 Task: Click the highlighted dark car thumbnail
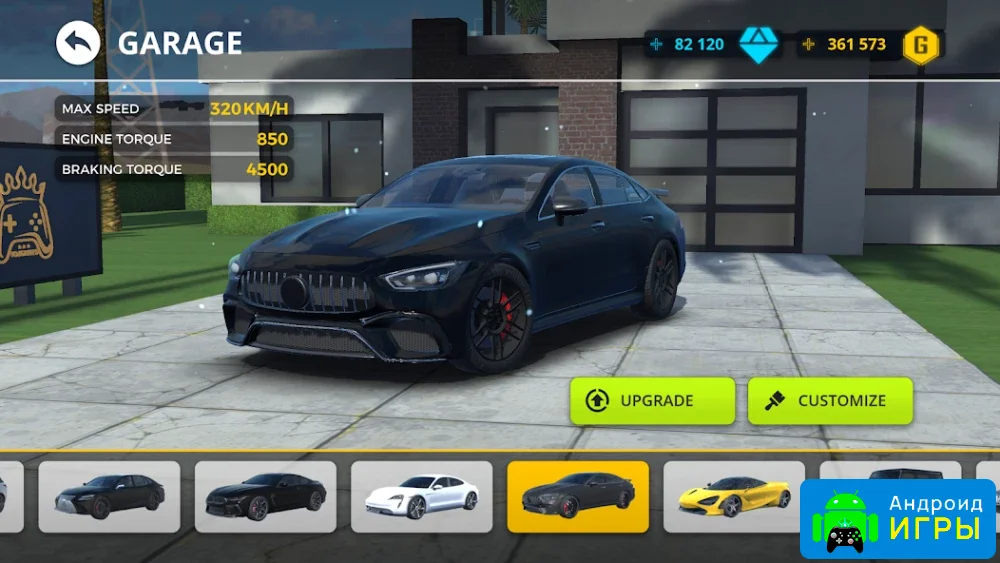point(577,496)
